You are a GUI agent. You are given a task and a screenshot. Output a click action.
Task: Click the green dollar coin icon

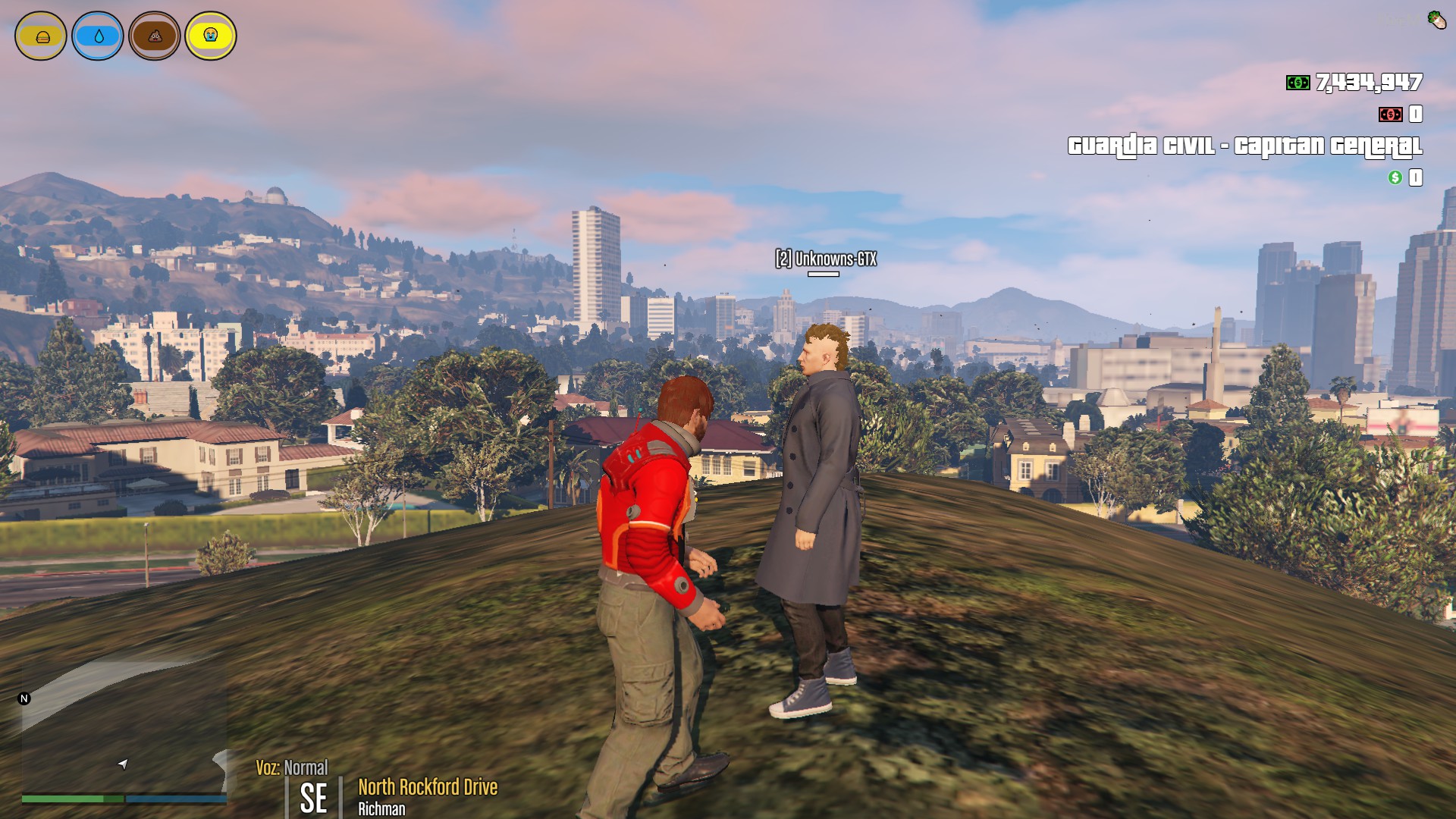pos(1395,177)
